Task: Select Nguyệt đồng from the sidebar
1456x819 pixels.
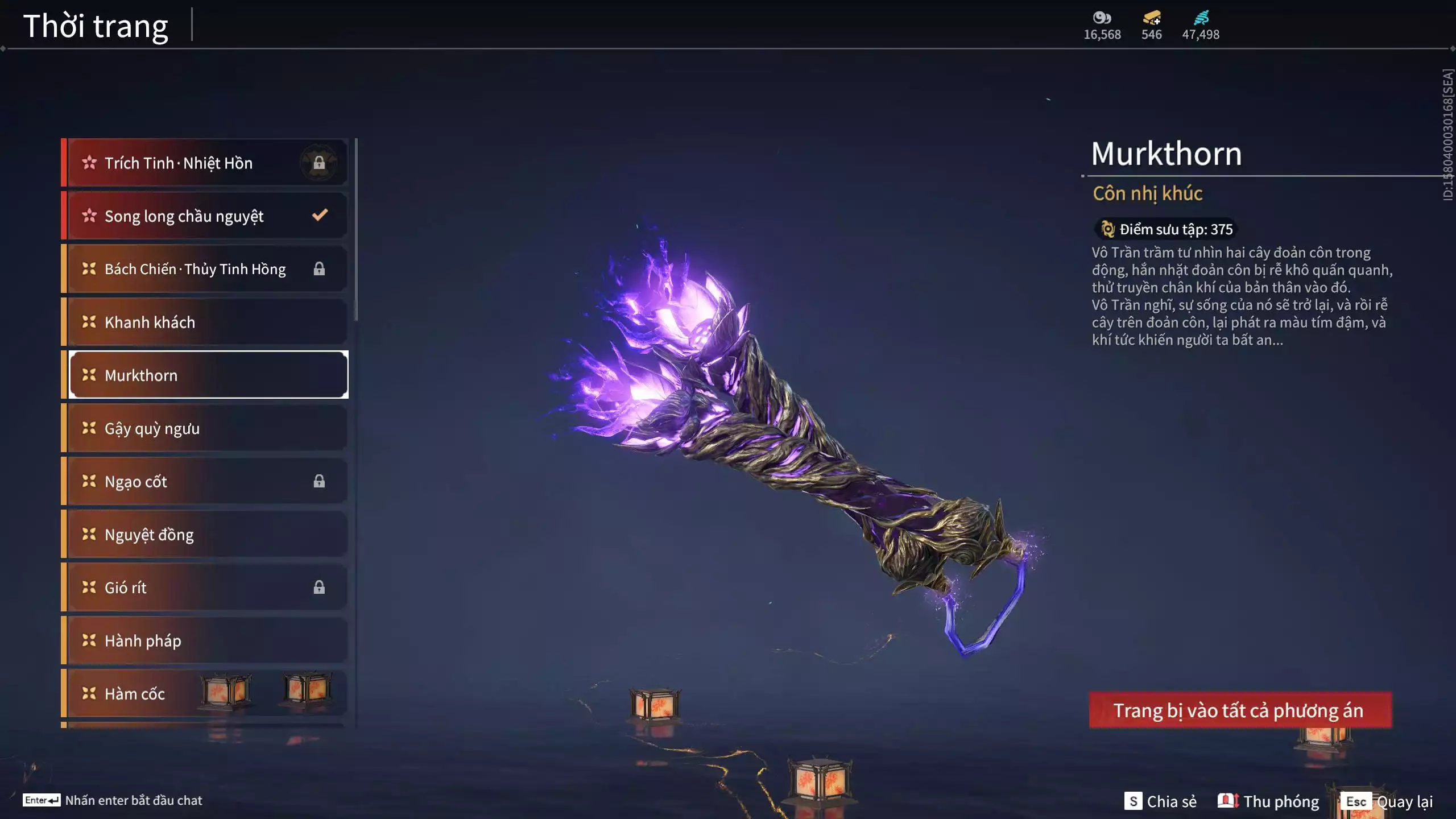Action: 171,534
